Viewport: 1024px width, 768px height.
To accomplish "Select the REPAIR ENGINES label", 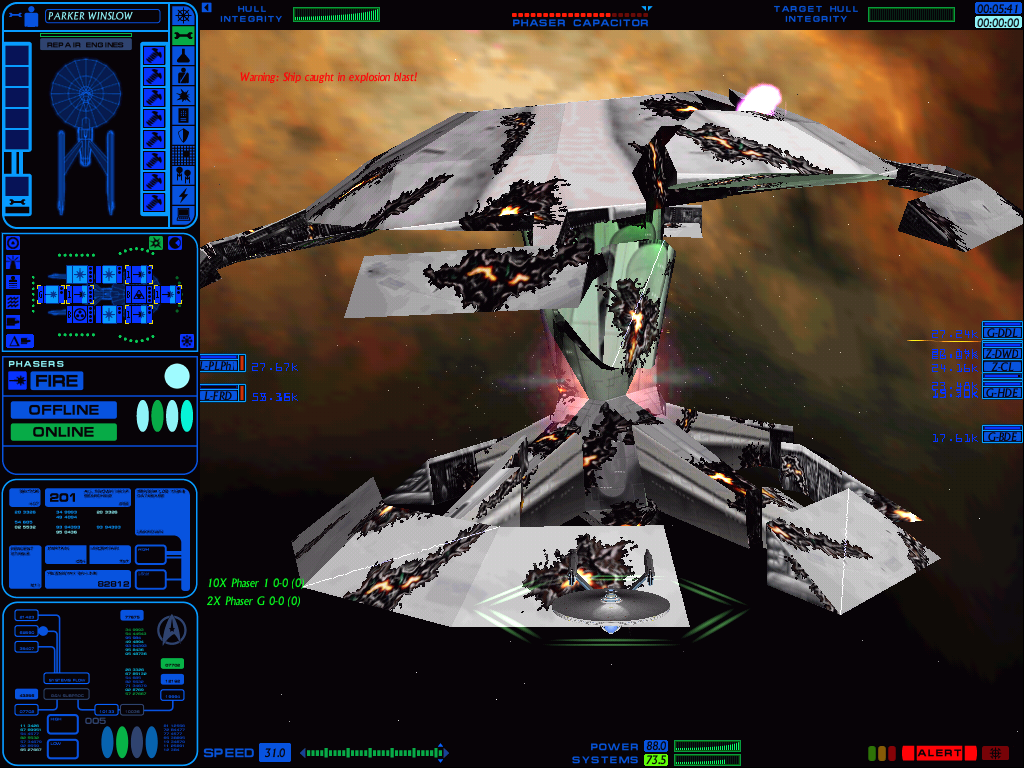I will click(x=85, y=45).
